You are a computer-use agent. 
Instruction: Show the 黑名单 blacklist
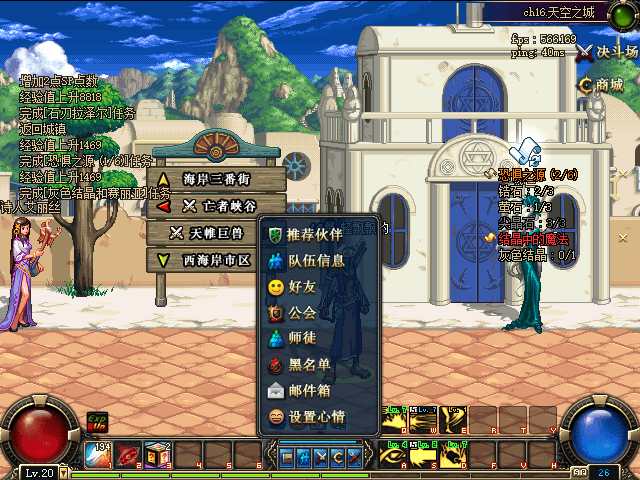point(308,364)
